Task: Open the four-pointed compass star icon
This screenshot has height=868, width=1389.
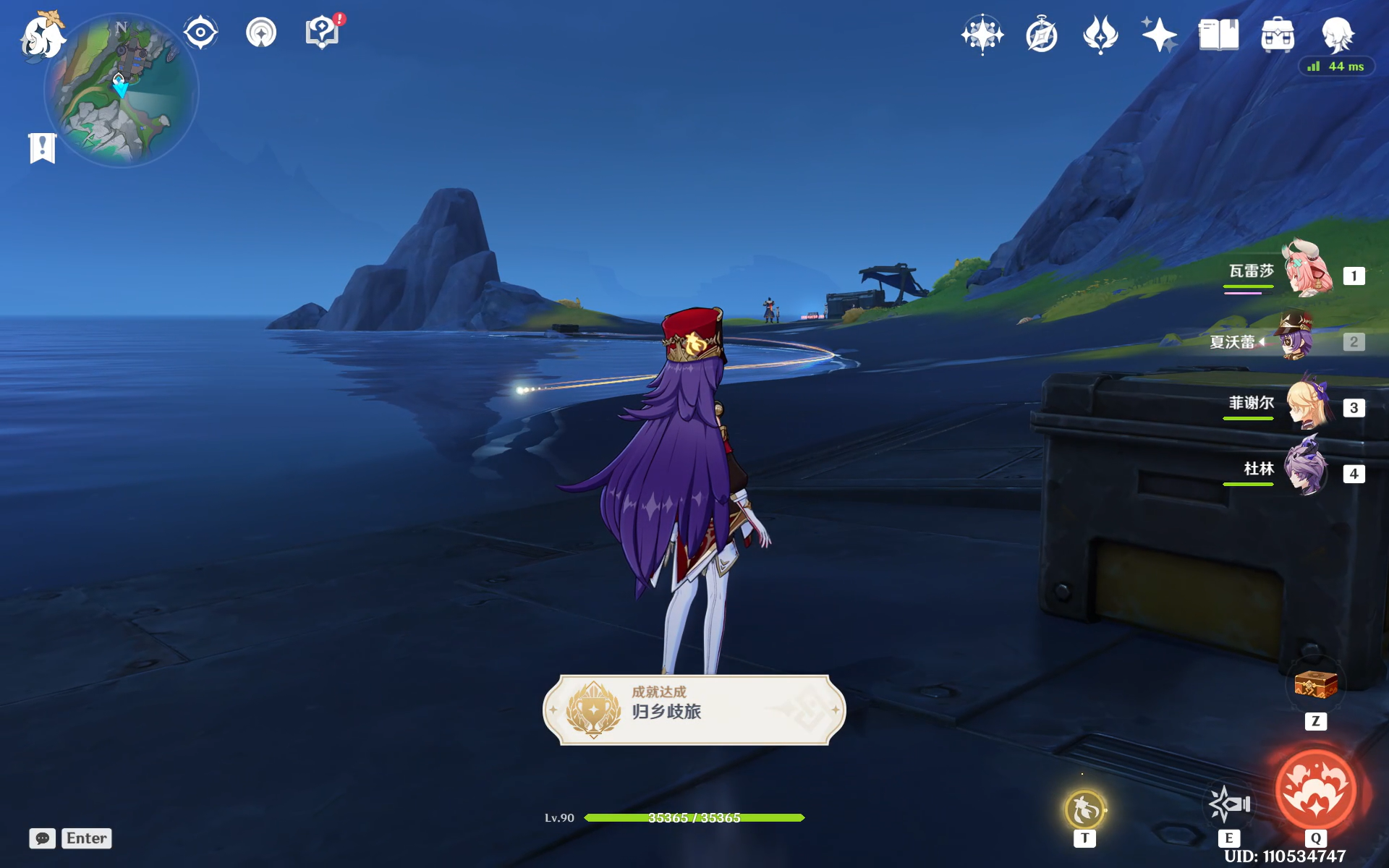Action: (x=982, y=34)
